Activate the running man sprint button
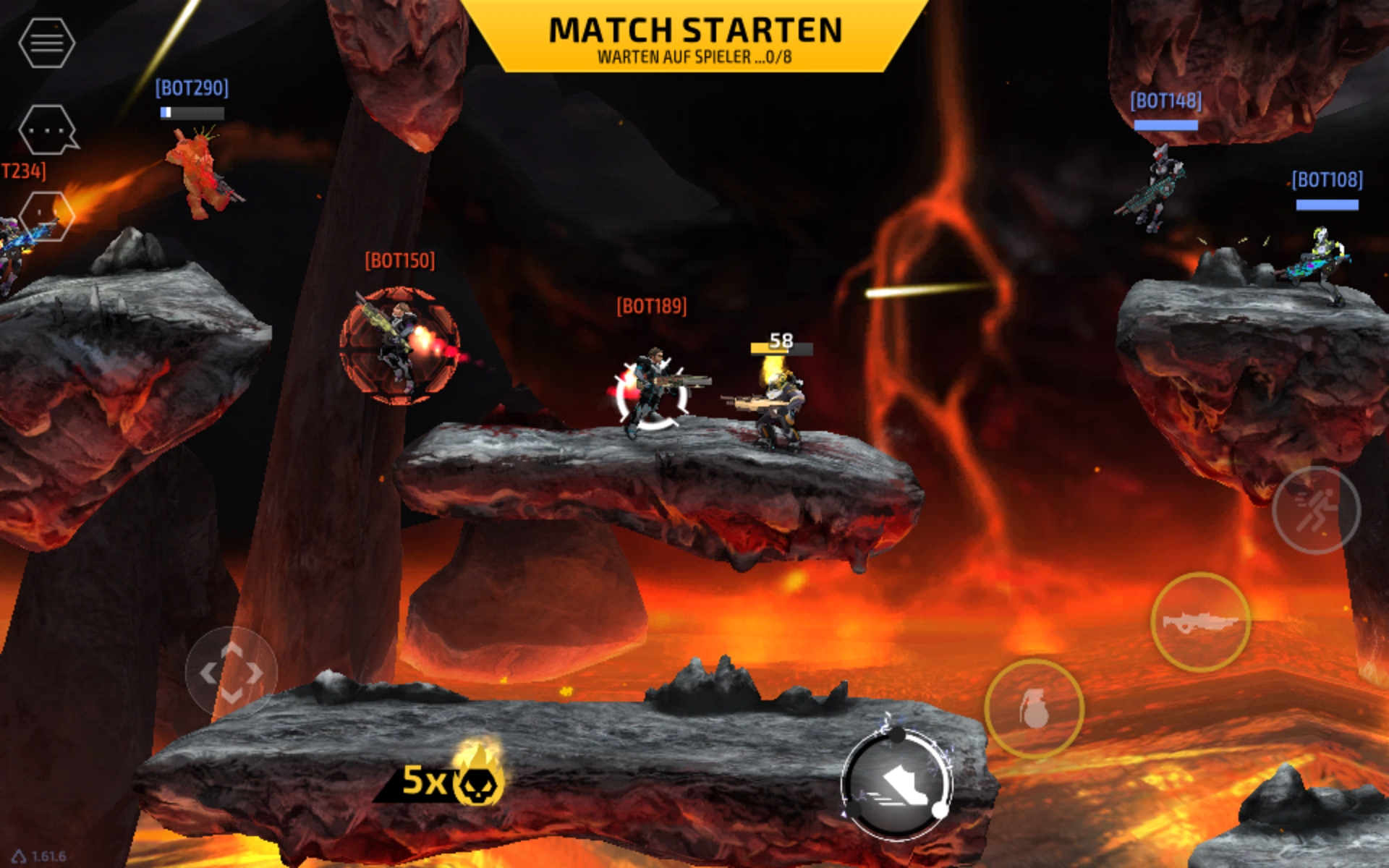The height and width of the screenshot is (868, 1389). click(x=1315, y=510)
